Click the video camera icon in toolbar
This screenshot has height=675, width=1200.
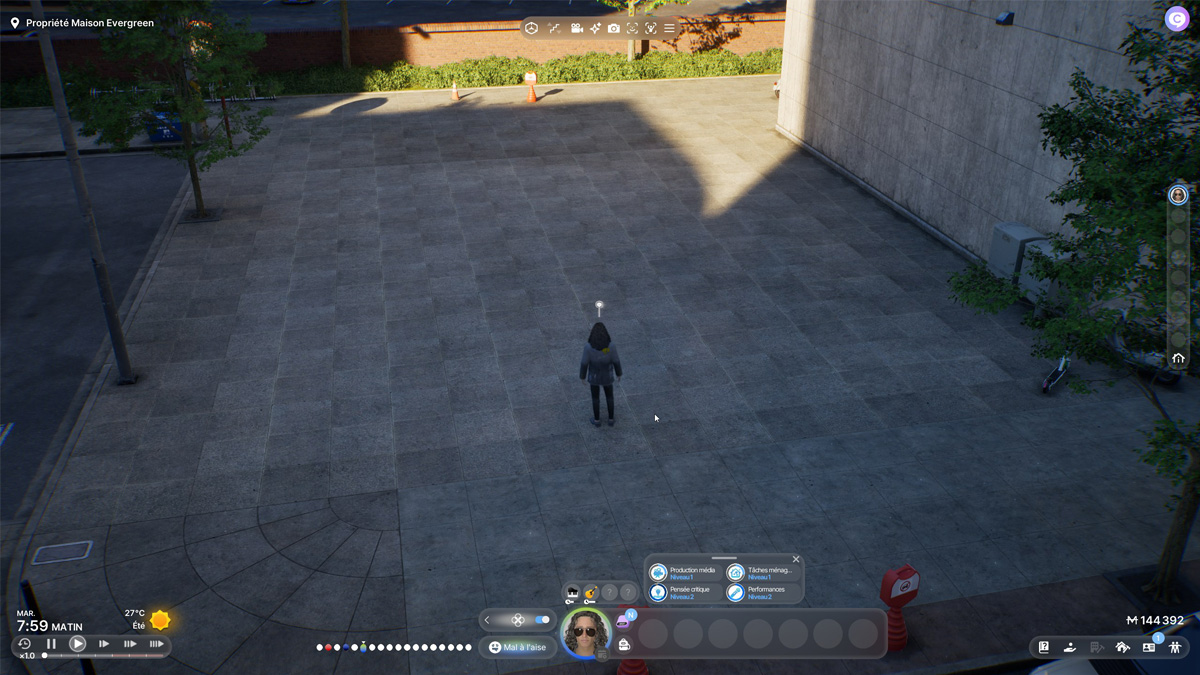pyautogui.click(x=576, y=28)
